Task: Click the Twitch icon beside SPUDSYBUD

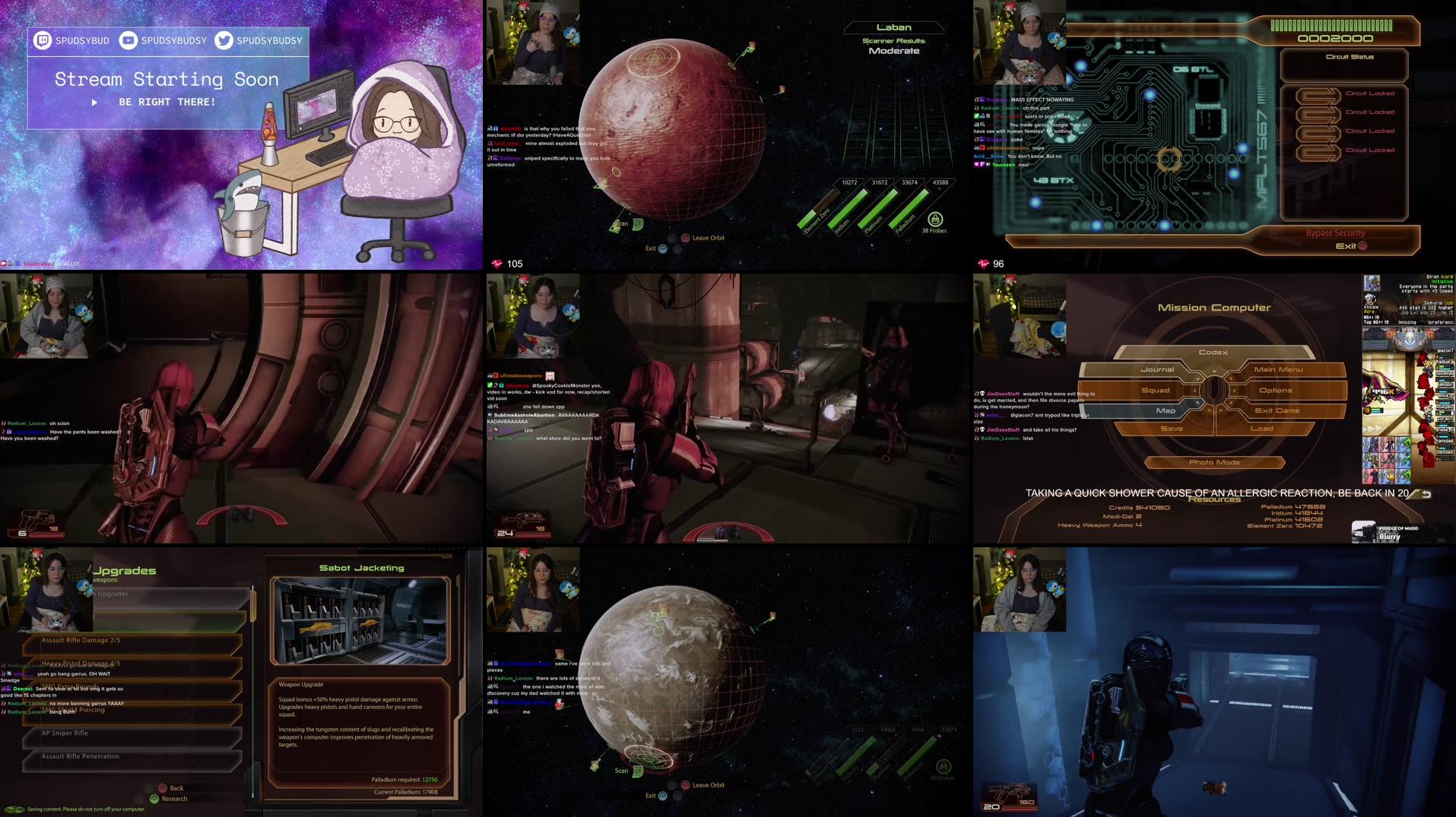Action: 44,41
